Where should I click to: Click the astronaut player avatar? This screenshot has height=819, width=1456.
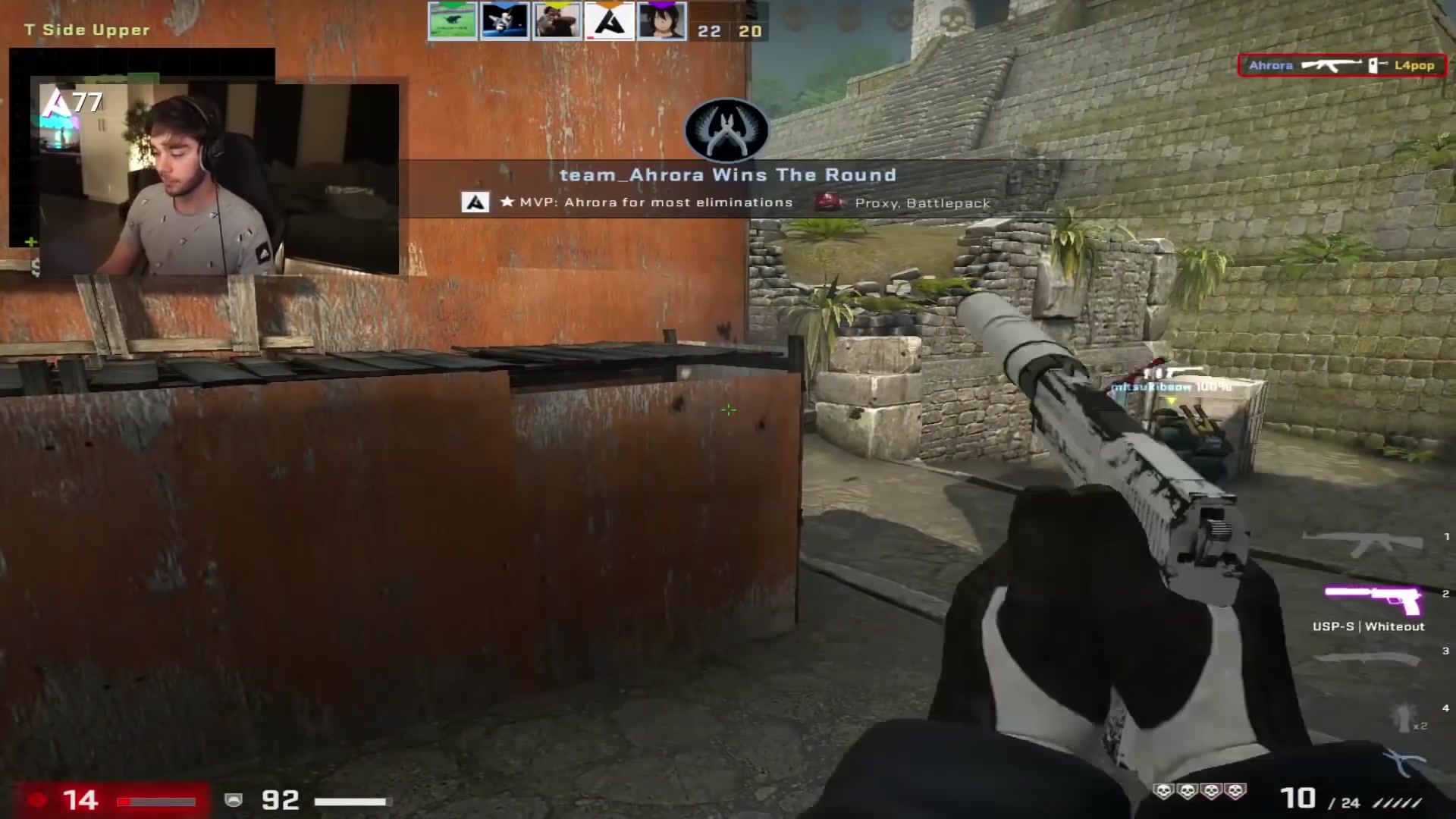(x=505, y=20)
